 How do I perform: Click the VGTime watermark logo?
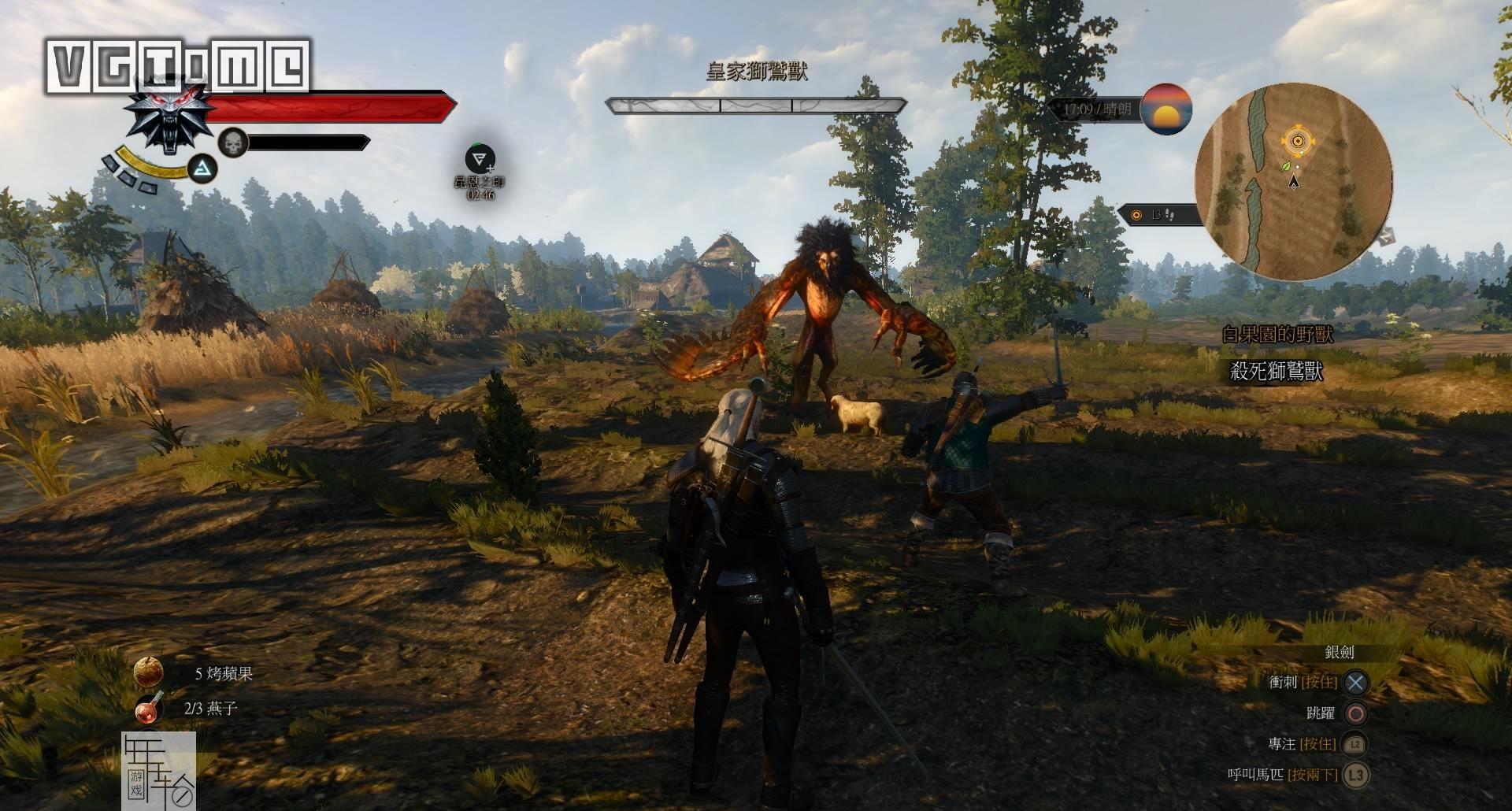pos(178,65)
